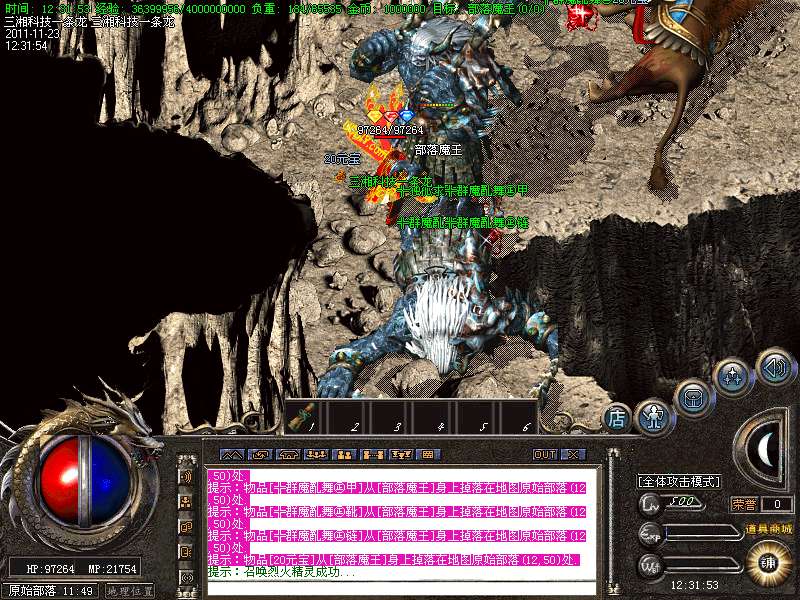Click the 全体攻击模式 attack mode label
The width and height of the screenshot is (800, 600).
click(679, 481)
